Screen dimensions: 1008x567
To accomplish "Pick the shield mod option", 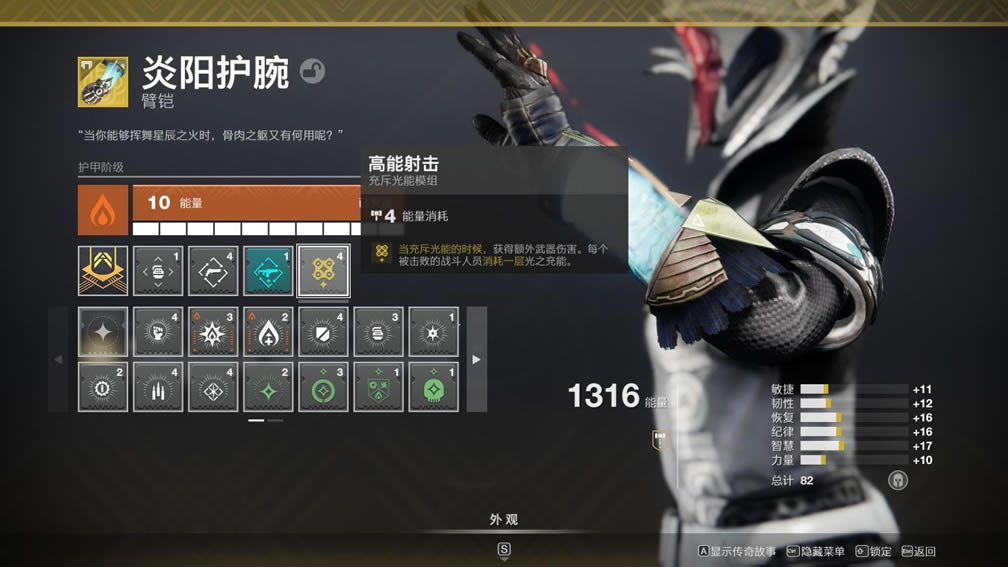I will [x=323, y=332].
